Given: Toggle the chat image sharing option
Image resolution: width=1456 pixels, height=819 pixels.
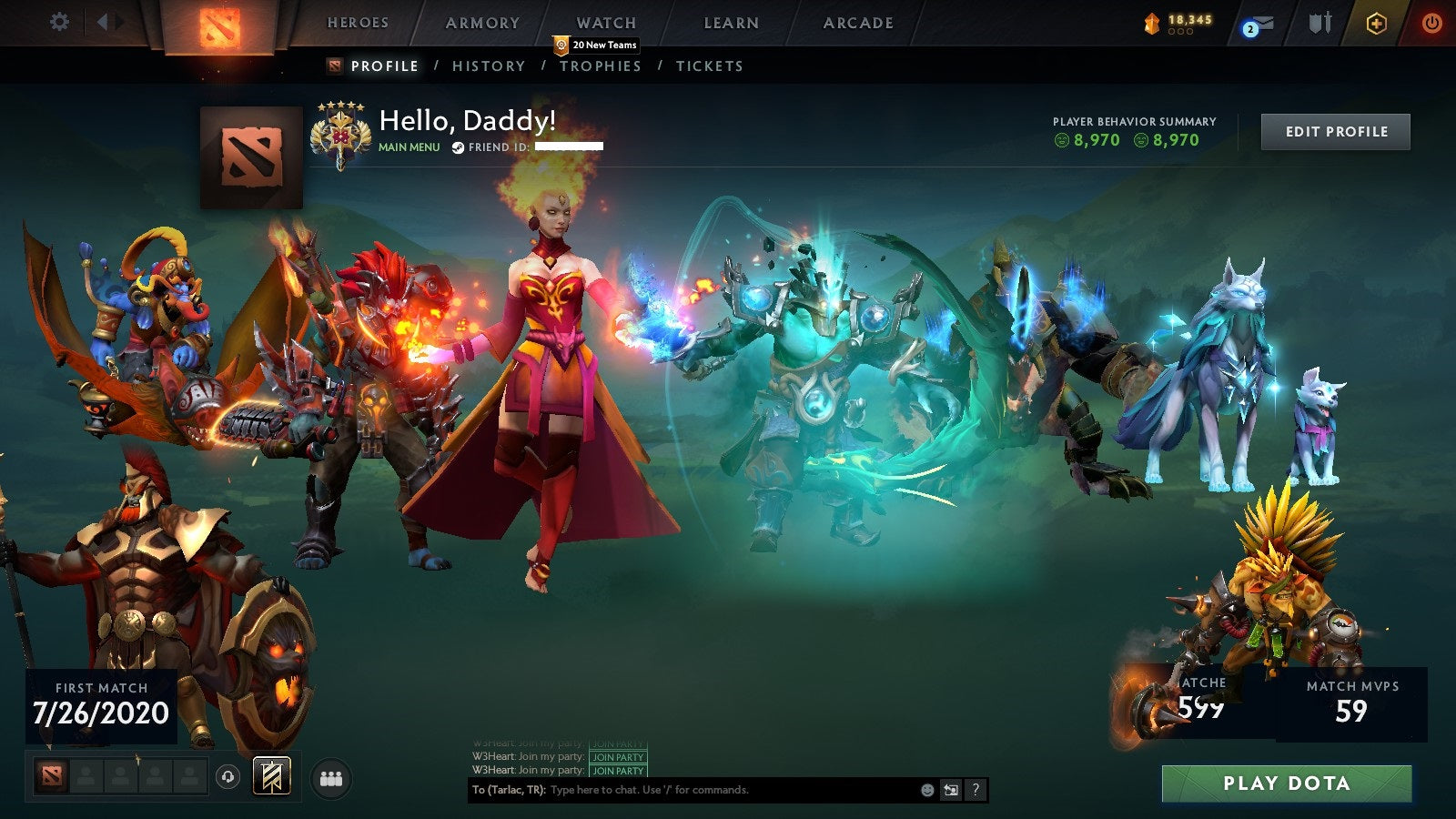Looking at the screenshot, I should [951, 790].
